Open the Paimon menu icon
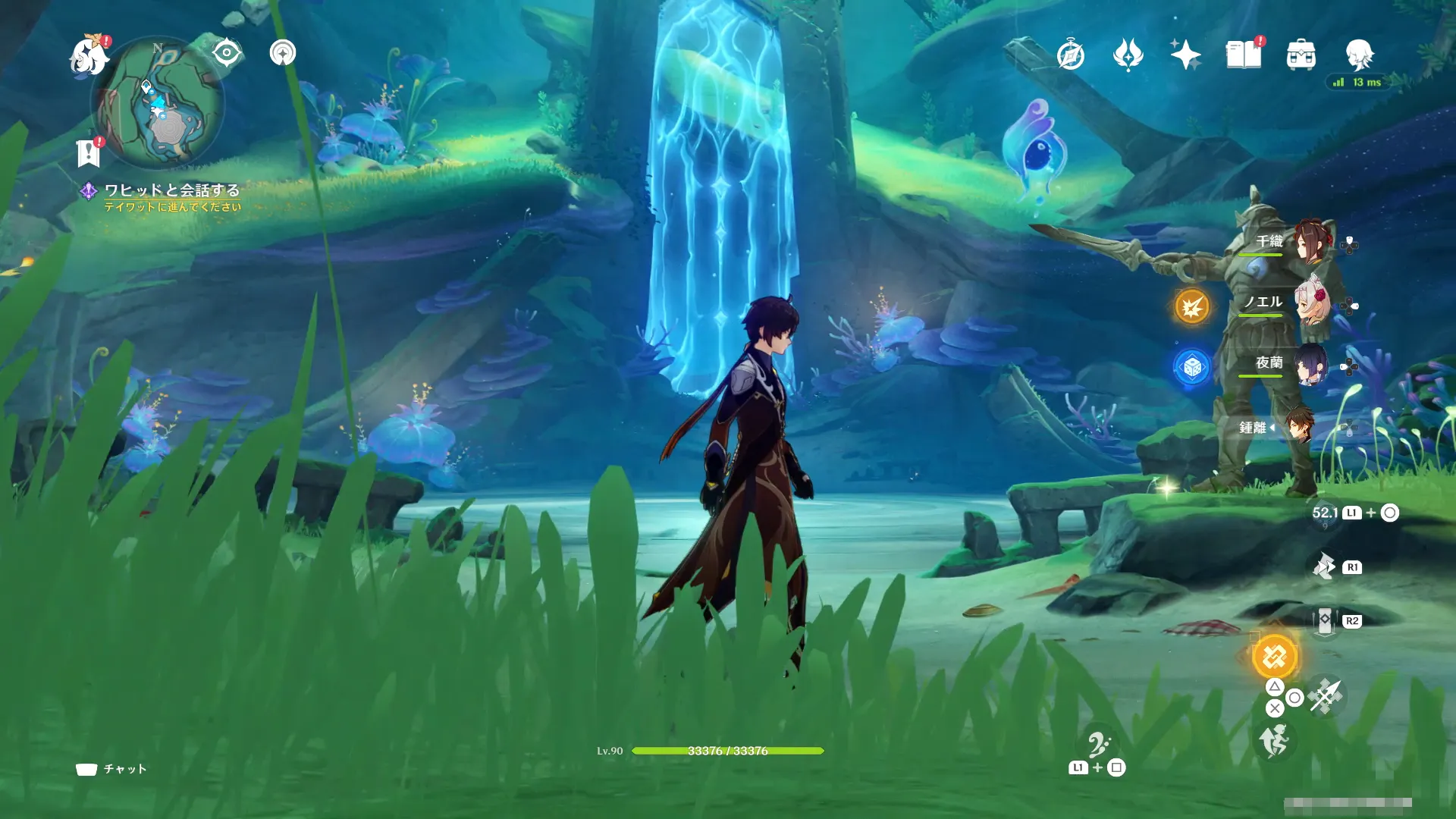This screenshot has width=1456, height=819. tap(88, 57)
